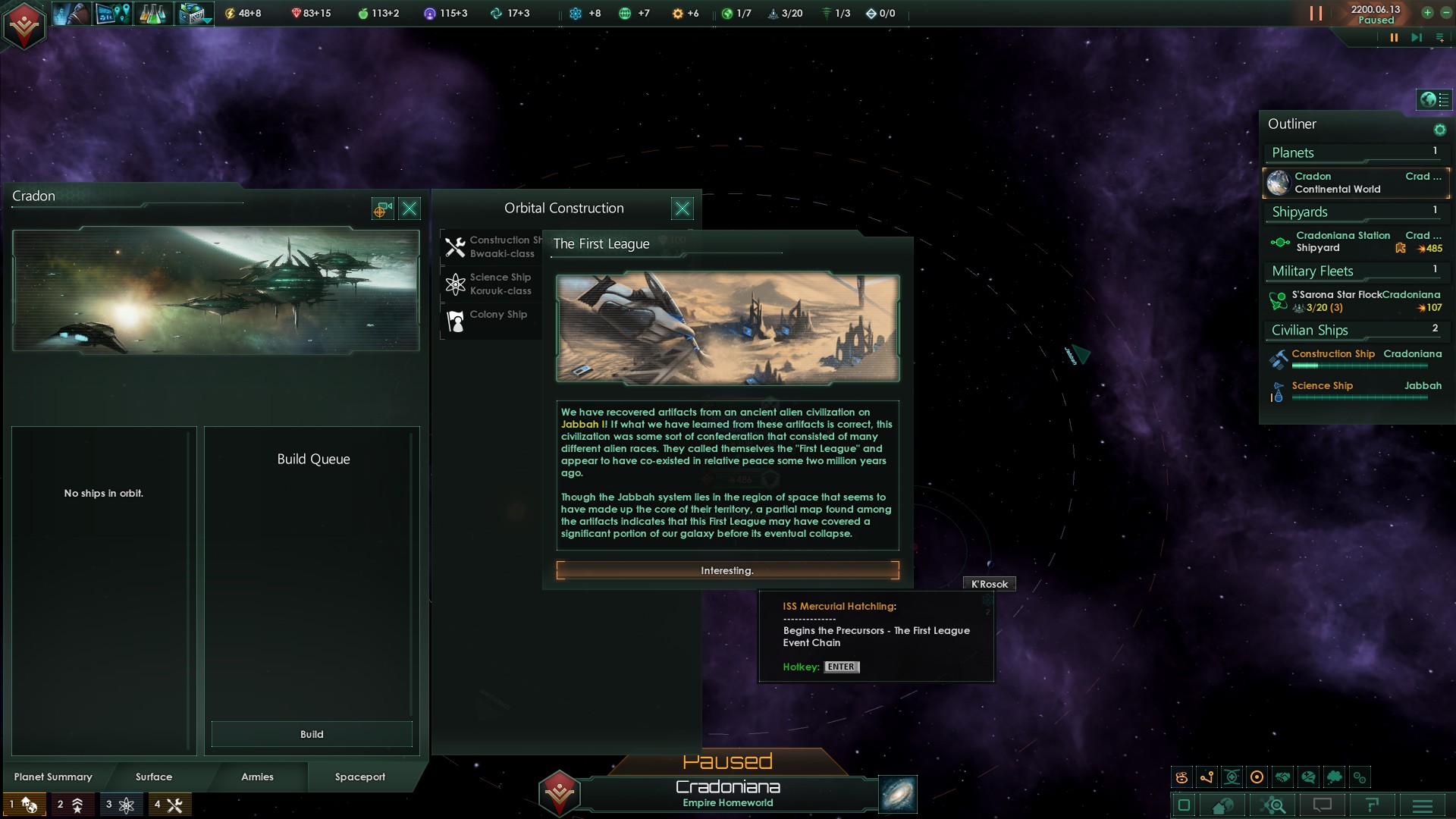Close the Orbital Construction panel
1456x819 pixels.
pos(682,209)
